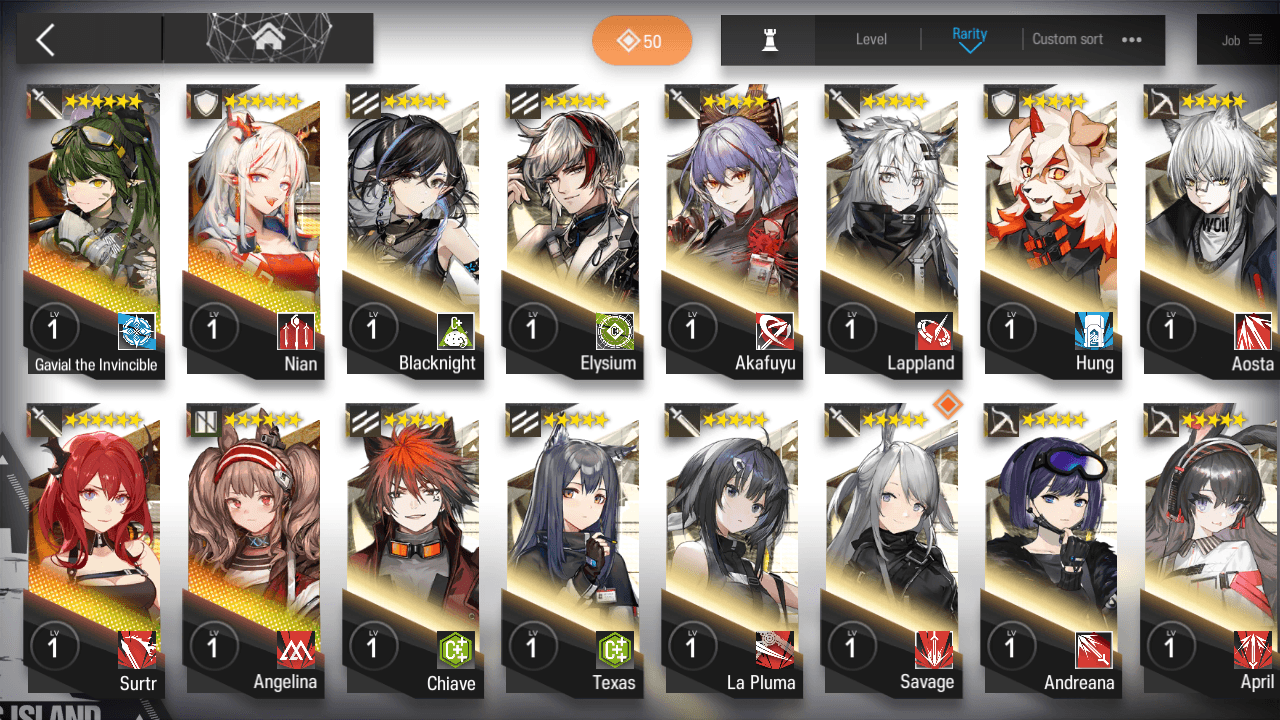Image resolution: width=1280 pixels, height=720 pixels.
Task: Select the Lappland operator card
Action: click(x=893, y=230)
